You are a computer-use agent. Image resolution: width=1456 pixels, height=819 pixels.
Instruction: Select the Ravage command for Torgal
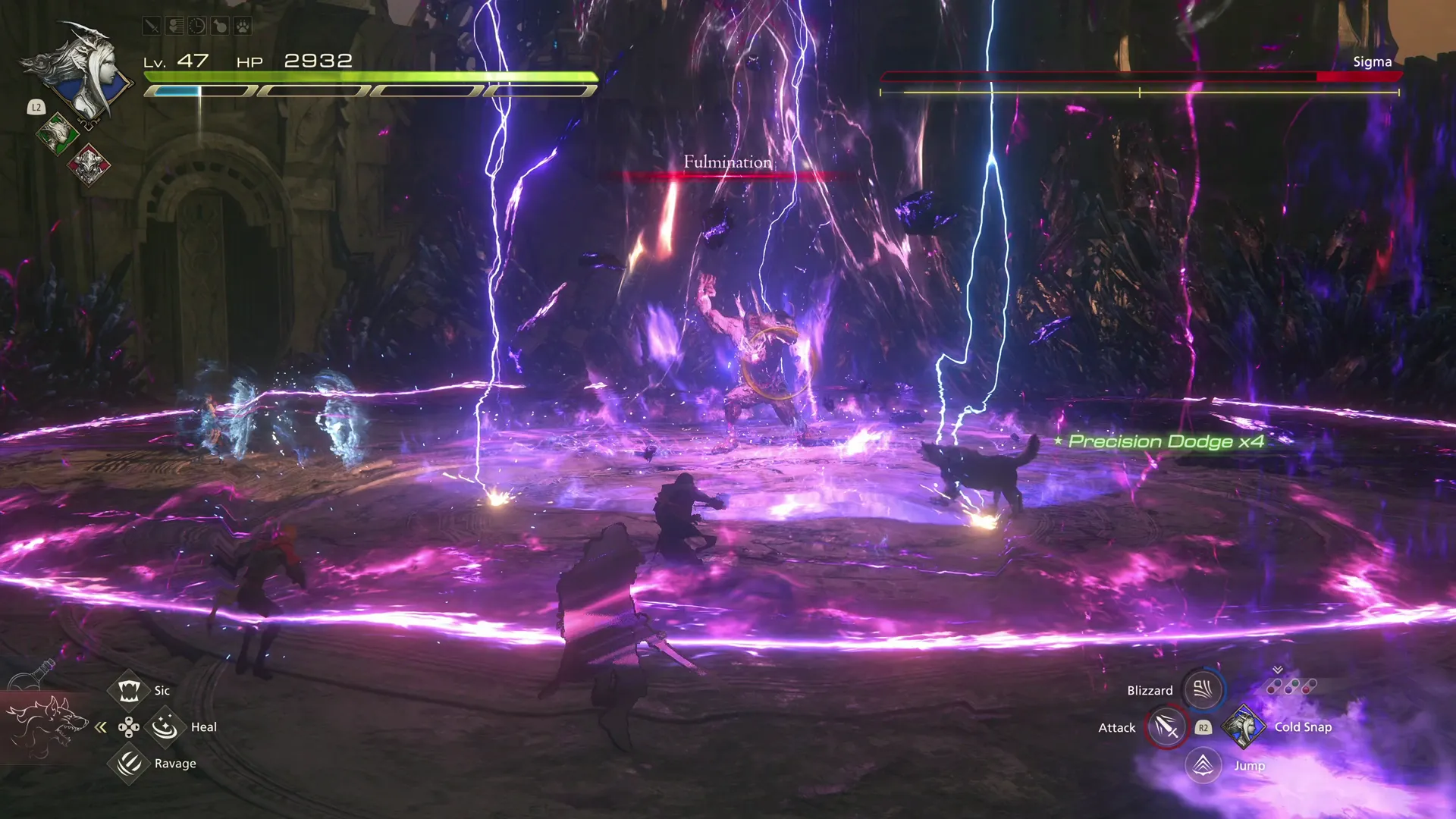click(x=128, y=764)
